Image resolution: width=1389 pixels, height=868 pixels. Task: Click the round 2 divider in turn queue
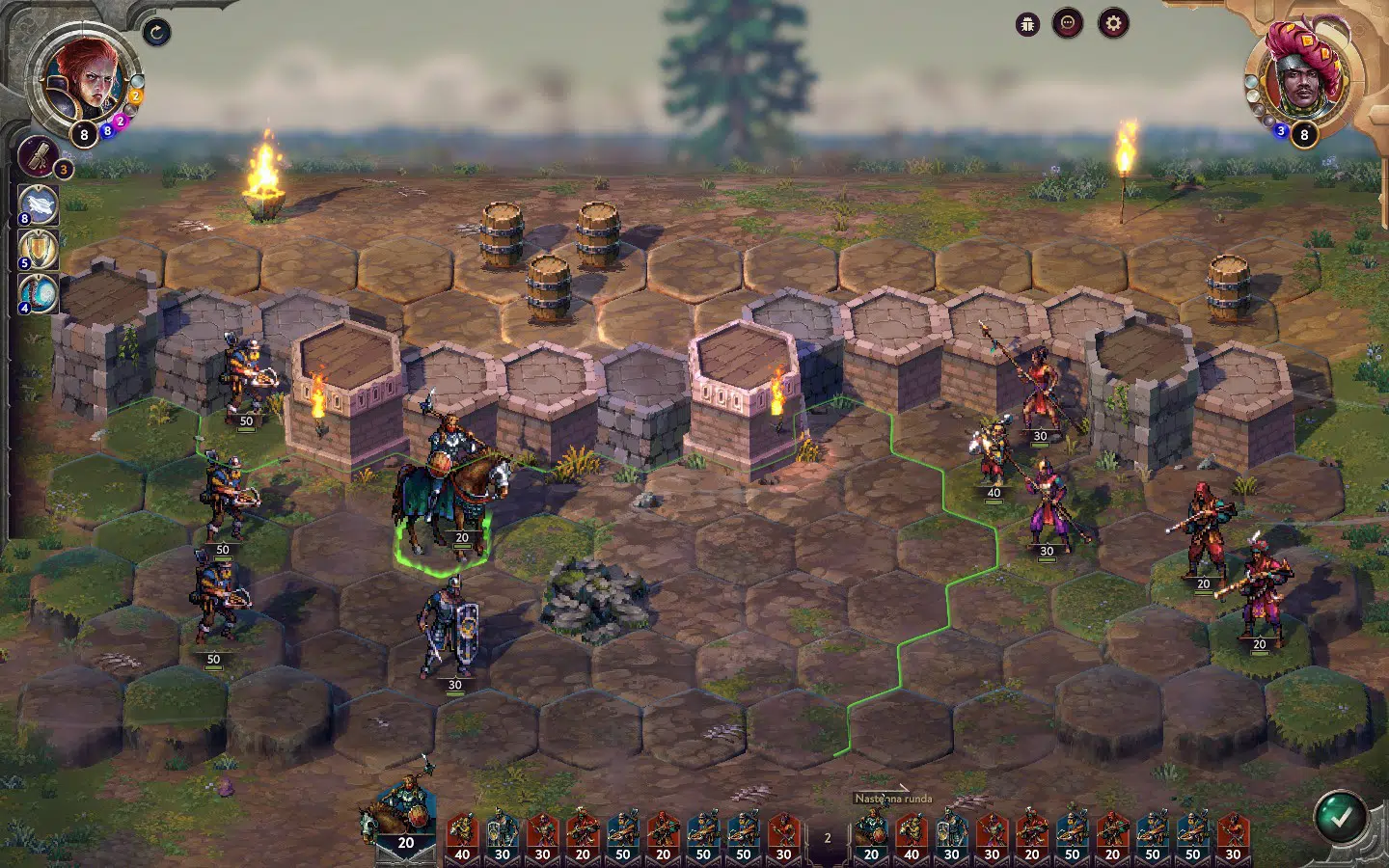point(827,838)
